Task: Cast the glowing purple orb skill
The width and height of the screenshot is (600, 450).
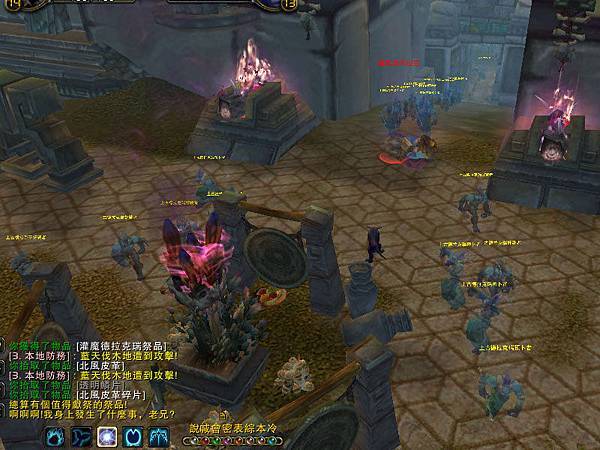Action: [106, 436]
